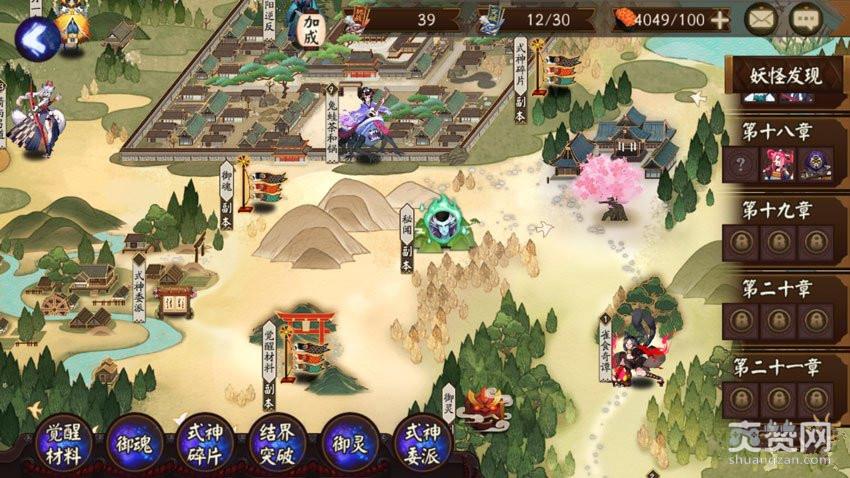The height and width of the screenshot is (478, 850).
Task: Open the chat speech-bubble icon
Action: click(804, 19)
